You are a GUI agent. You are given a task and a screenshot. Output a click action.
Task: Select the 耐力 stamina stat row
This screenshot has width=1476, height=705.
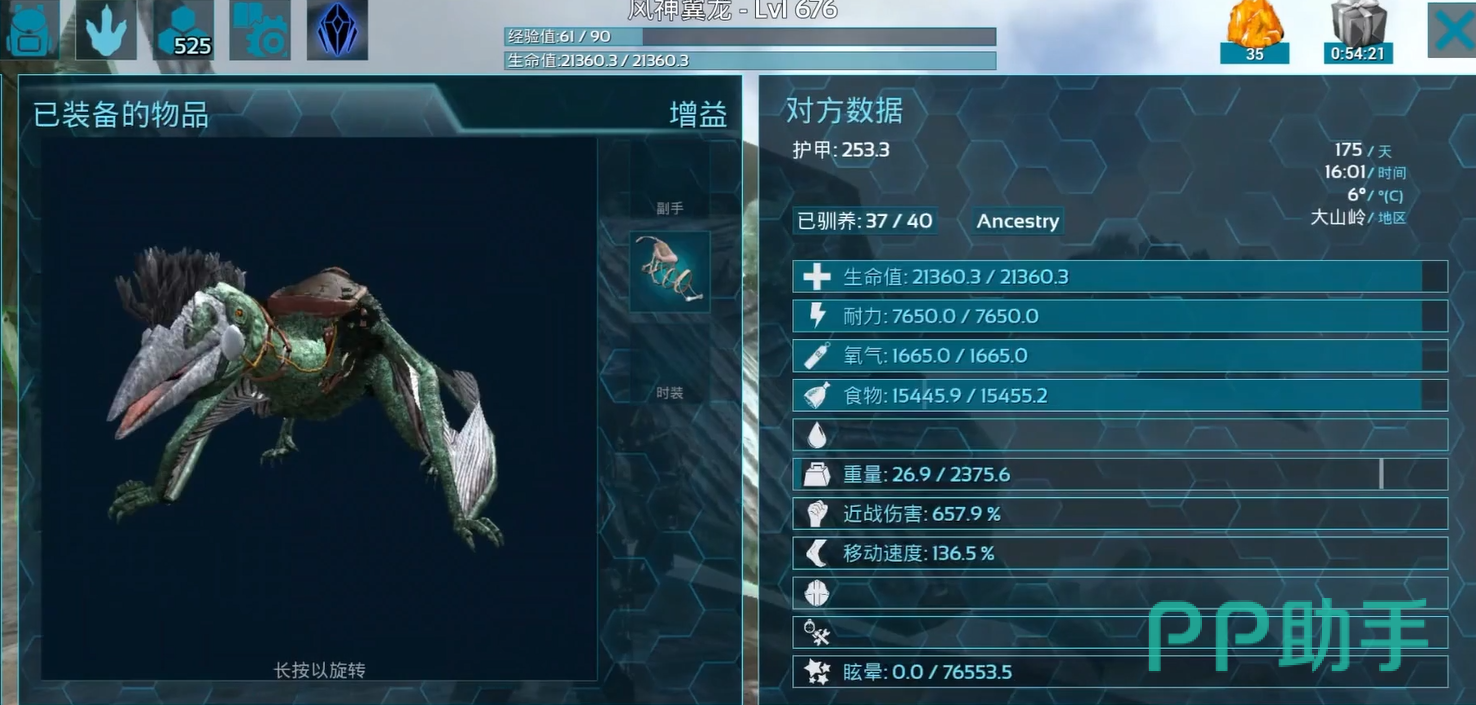pos(1119,316)
